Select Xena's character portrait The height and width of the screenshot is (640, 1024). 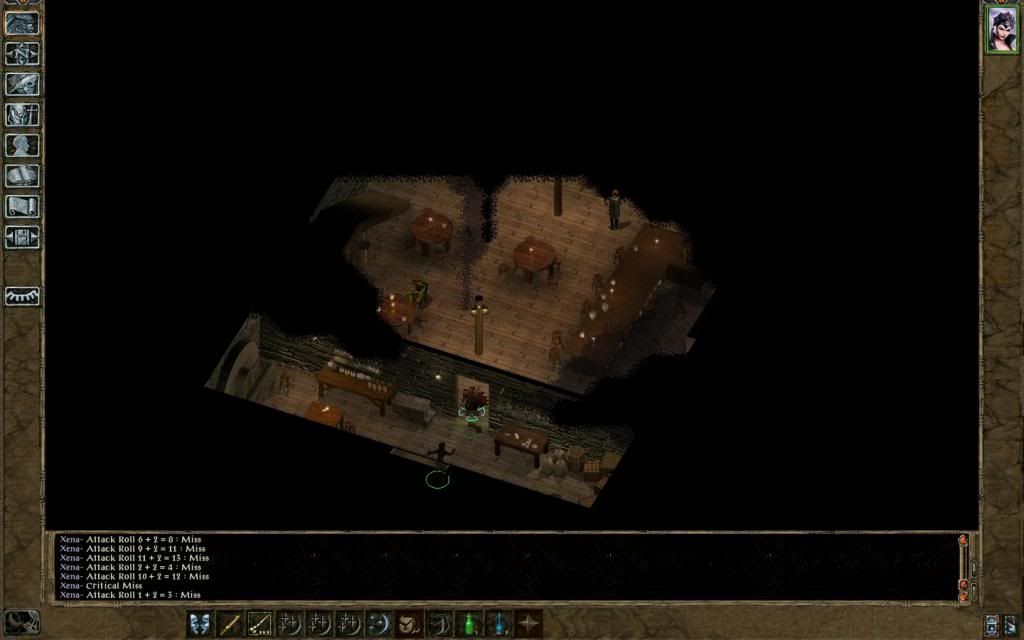(x=1001, y=29)
